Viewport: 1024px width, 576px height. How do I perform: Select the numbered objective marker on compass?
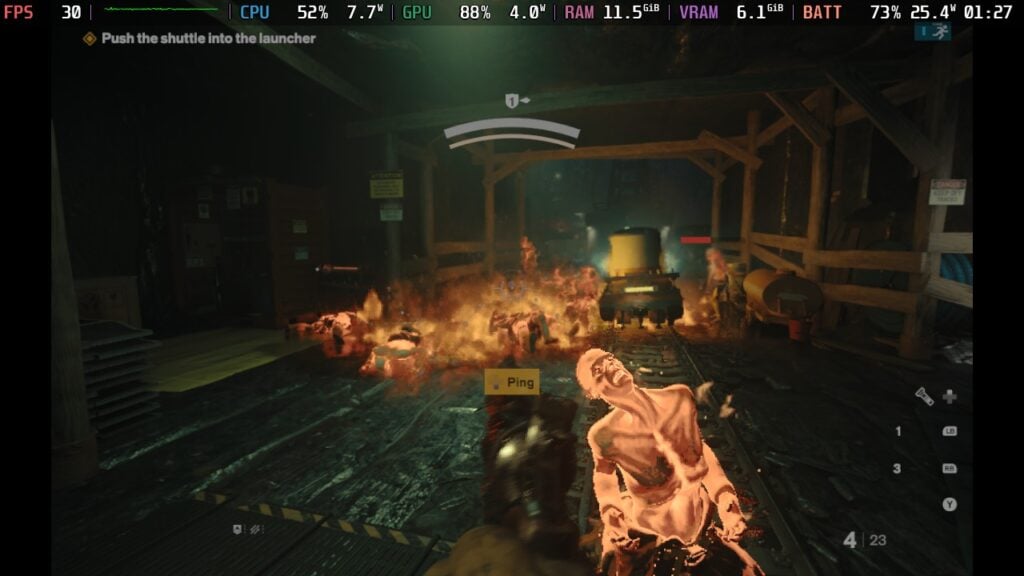click(512, 101)
